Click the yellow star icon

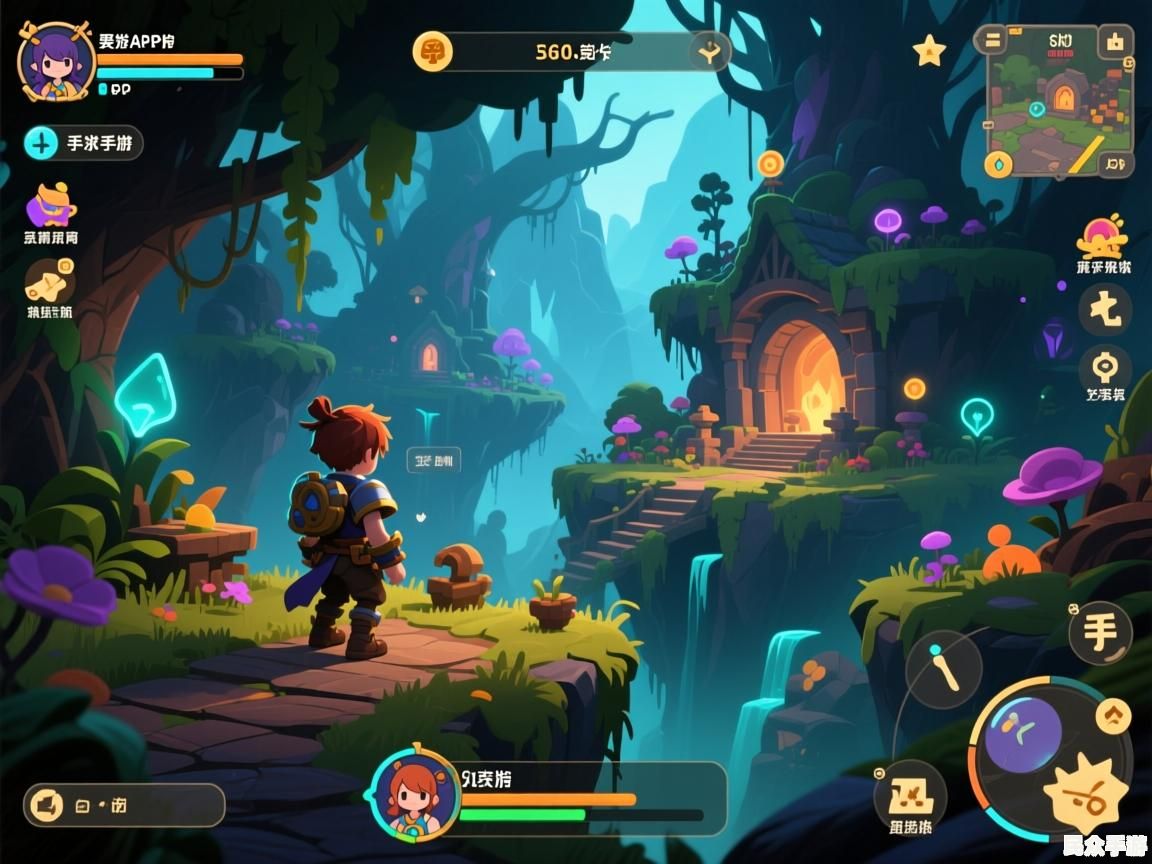(x=929, y=51)
